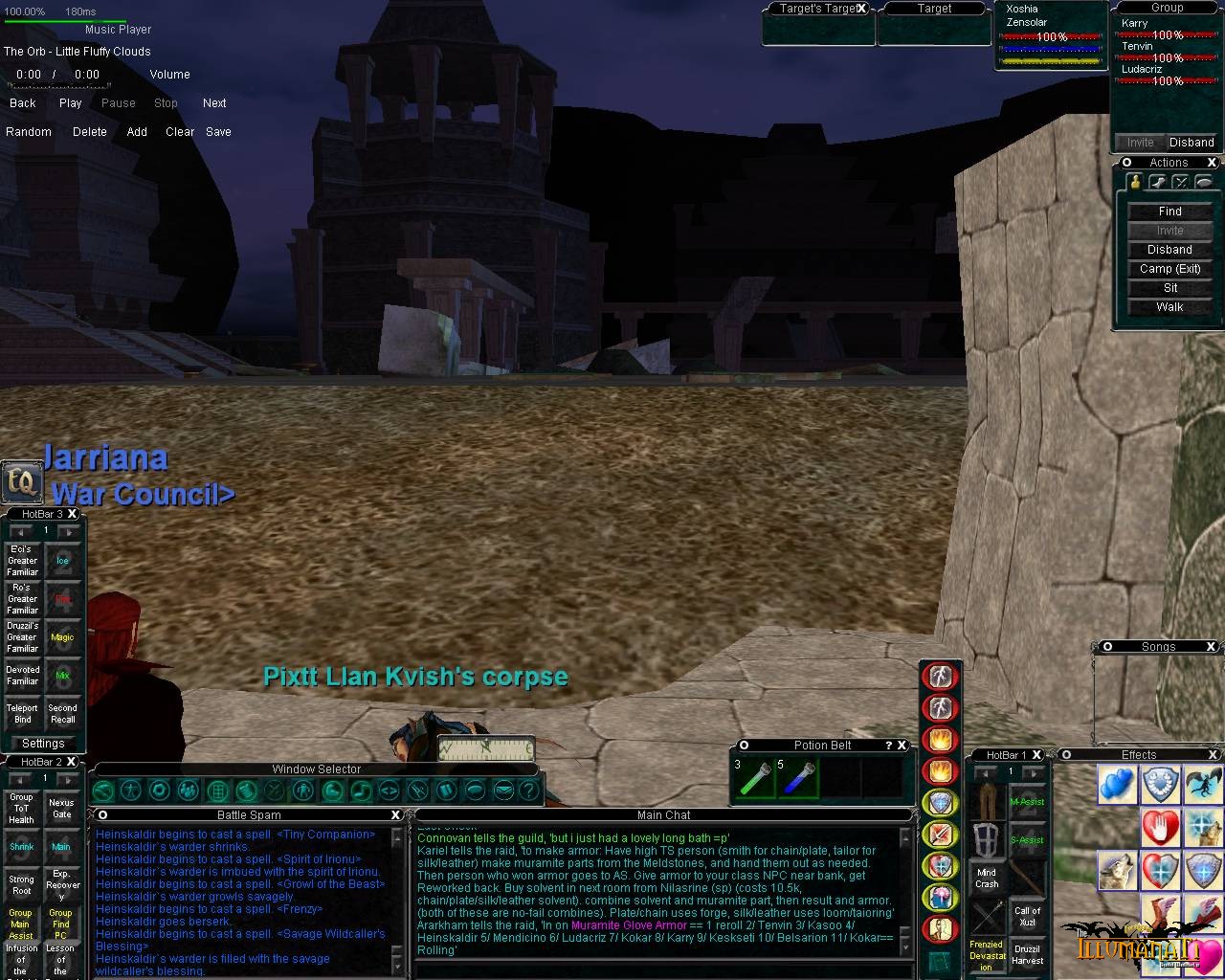Select group member Tenvin
Image resolution: width=1225 pixels, height=980 pixels.
1138,46
